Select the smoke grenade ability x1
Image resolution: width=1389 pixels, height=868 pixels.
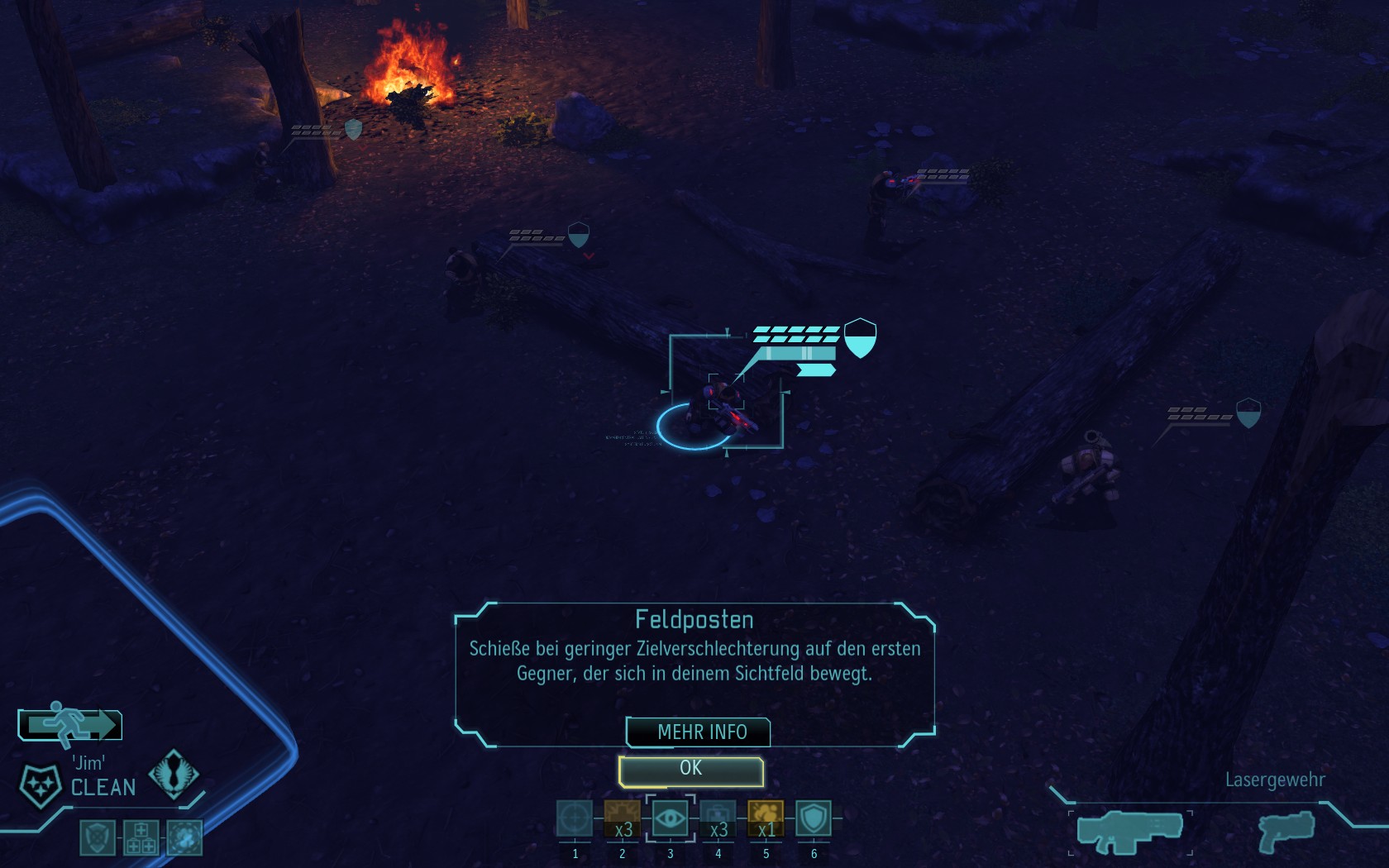766,818
